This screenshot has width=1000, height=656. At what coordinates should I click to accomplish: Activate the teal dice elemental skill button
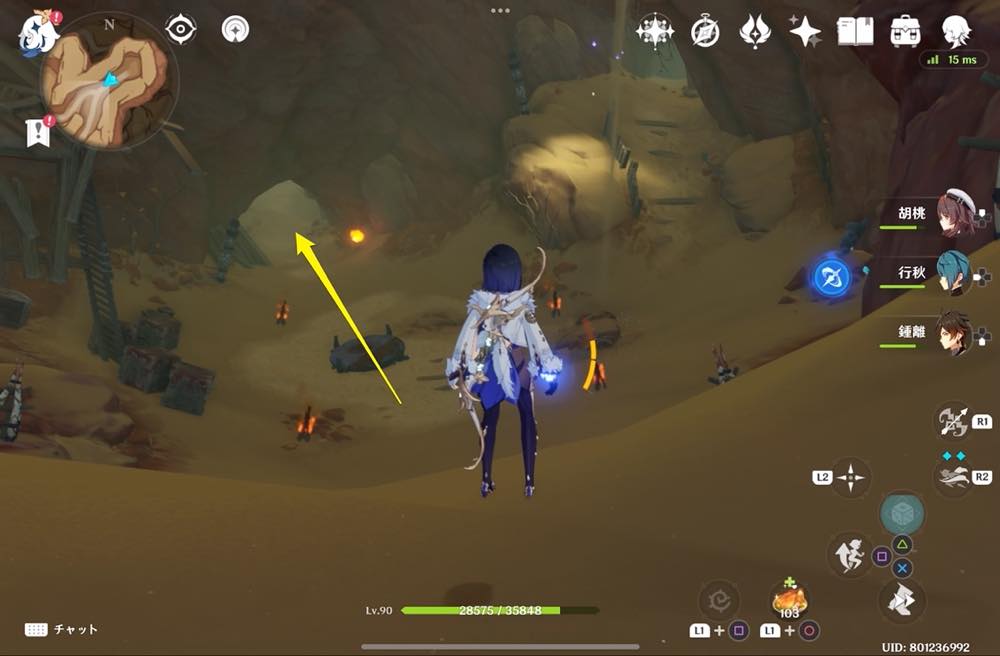[902, 514]
